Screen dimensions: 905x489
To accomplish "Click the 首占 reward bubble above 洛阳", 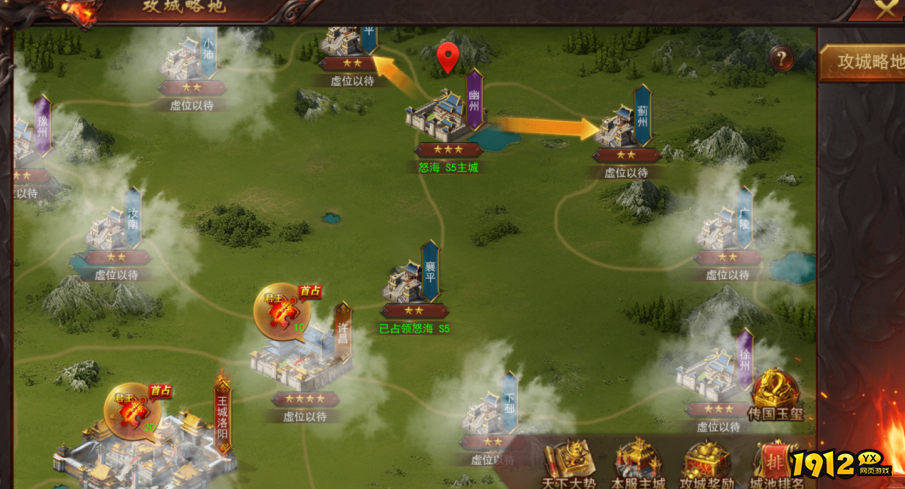I will point(133,410).
